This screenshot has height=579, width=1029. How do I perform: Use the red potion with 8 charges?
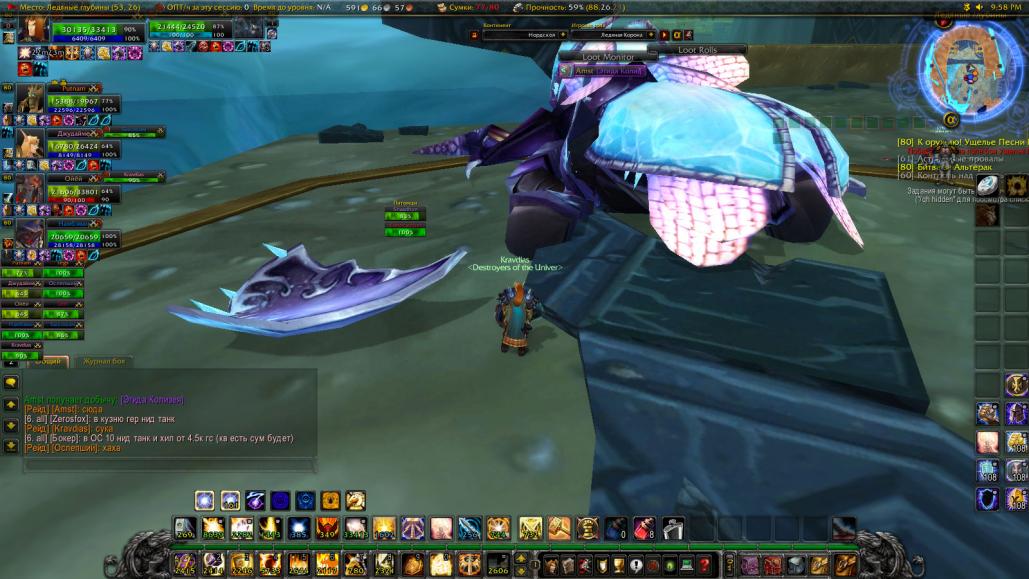(x=645, y=527)
